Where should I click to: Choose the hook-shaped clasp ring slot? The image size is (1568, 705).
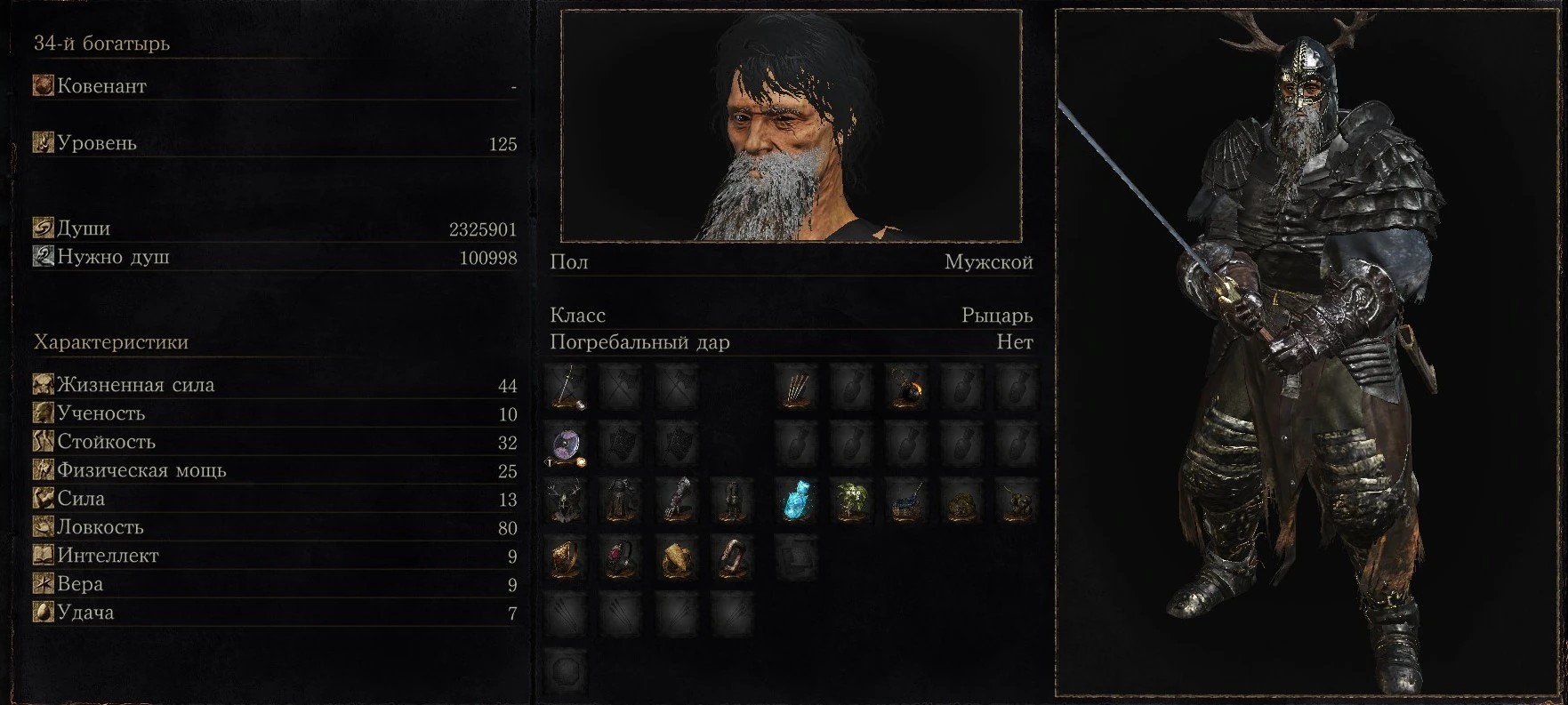(x=731, y=558)
